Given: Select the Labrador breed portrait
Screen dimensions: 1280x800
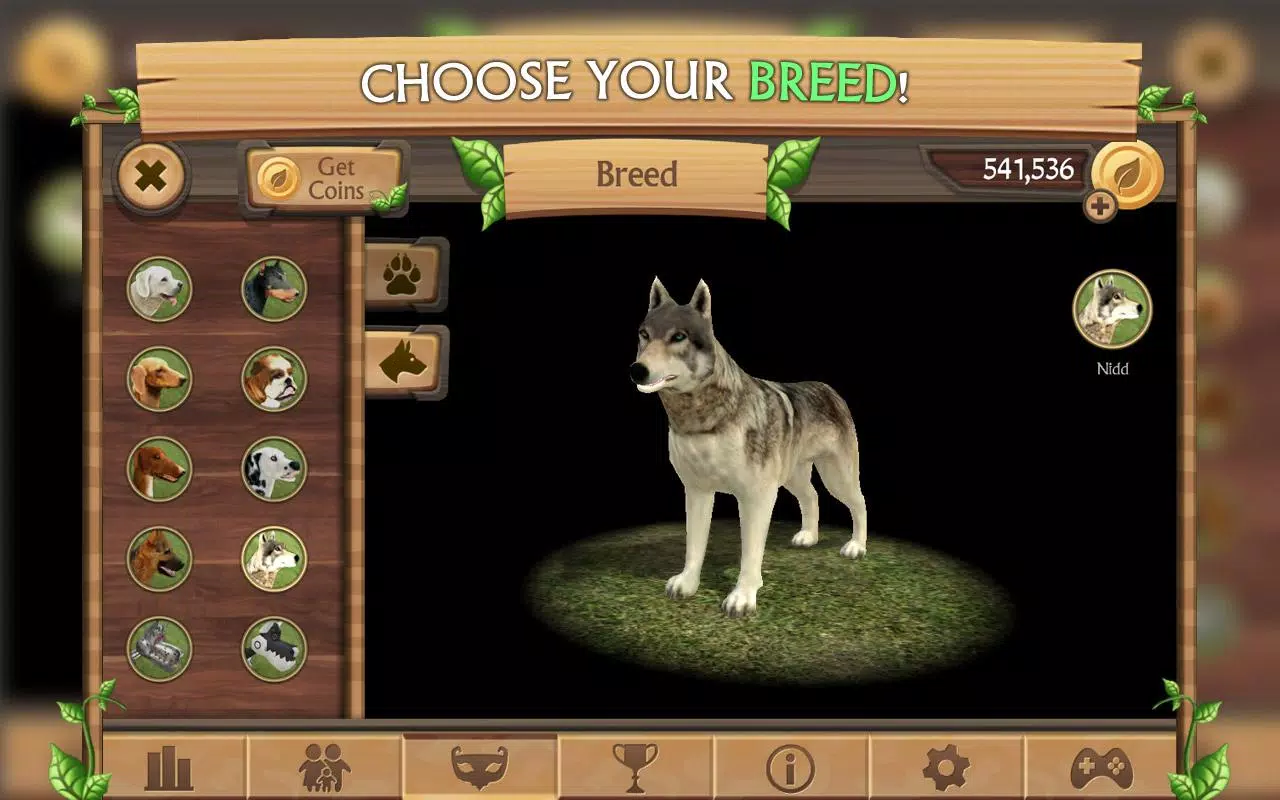Looking at the screenshot, I should [160, 291].
